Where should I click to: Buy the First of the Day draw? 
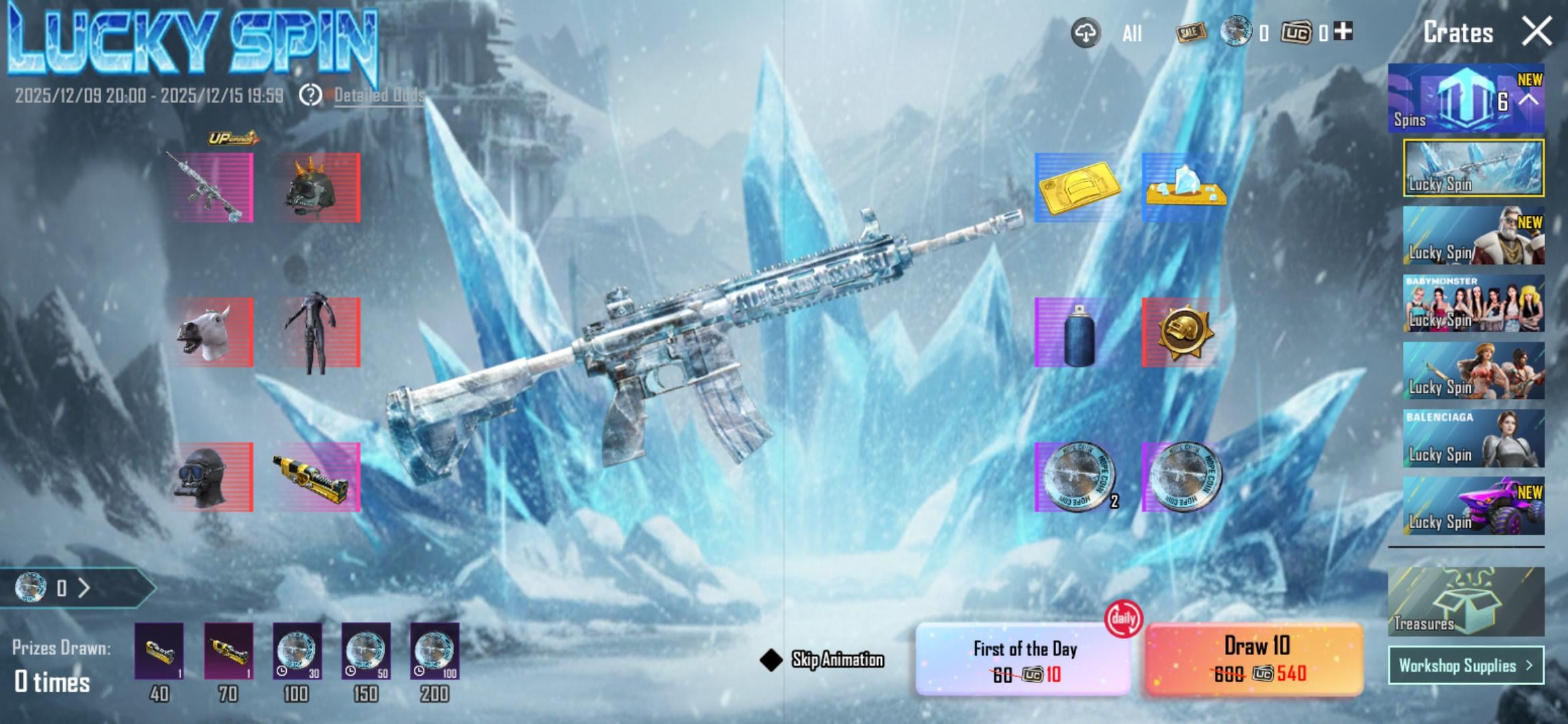coord(1024,659)
